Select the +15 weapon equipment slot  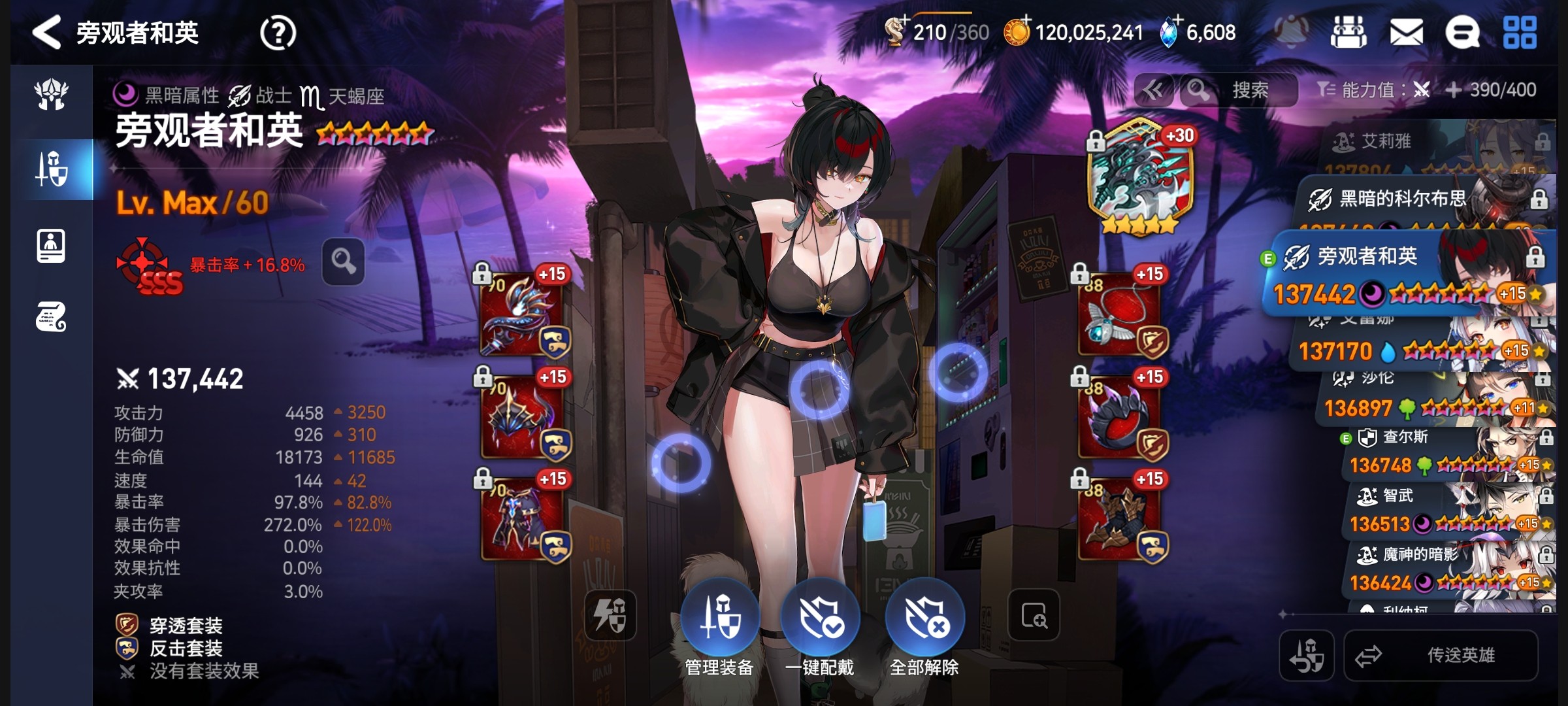coord(522,315)
